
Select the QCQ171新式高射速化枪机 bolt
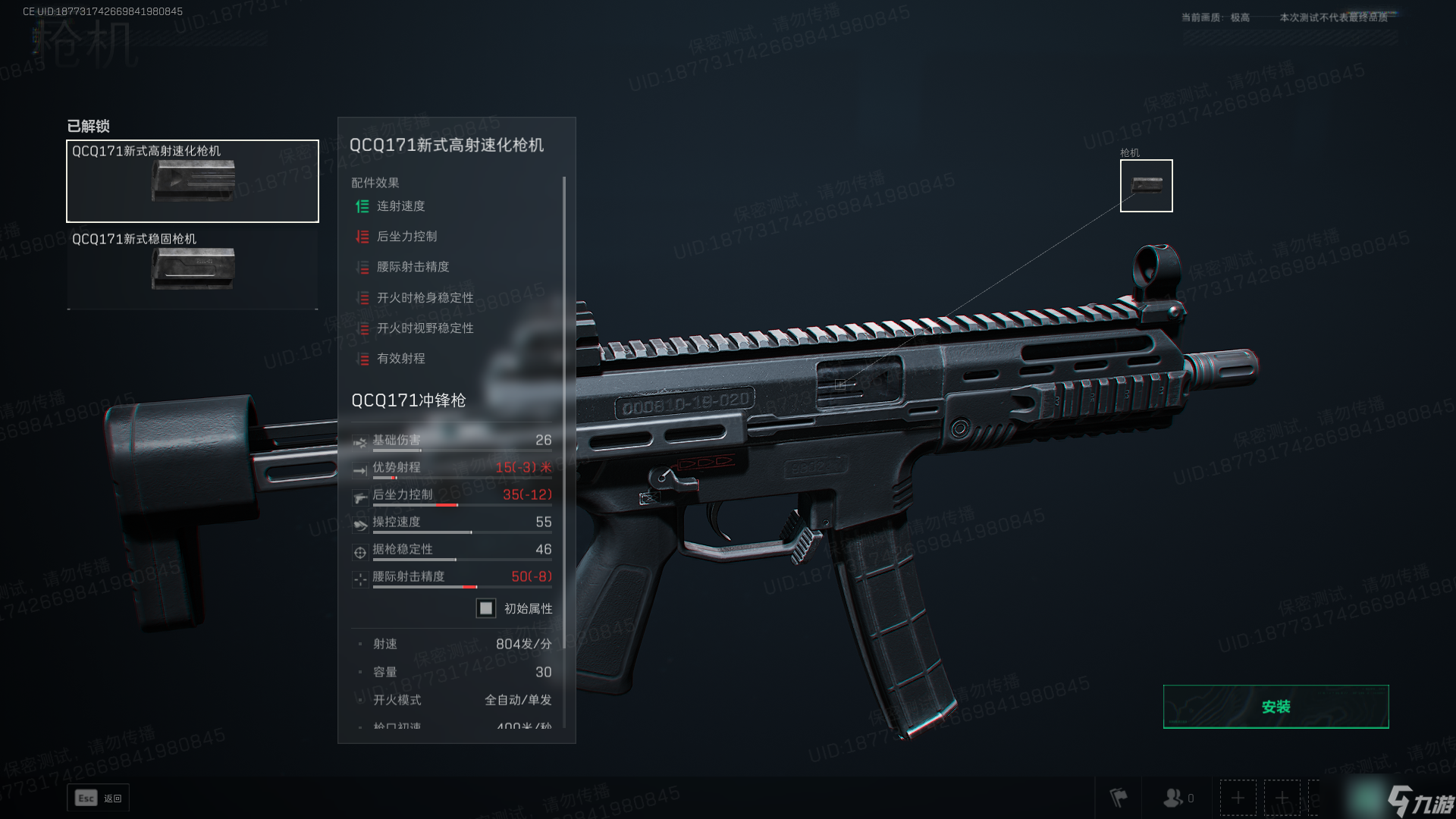click(193, 181)
